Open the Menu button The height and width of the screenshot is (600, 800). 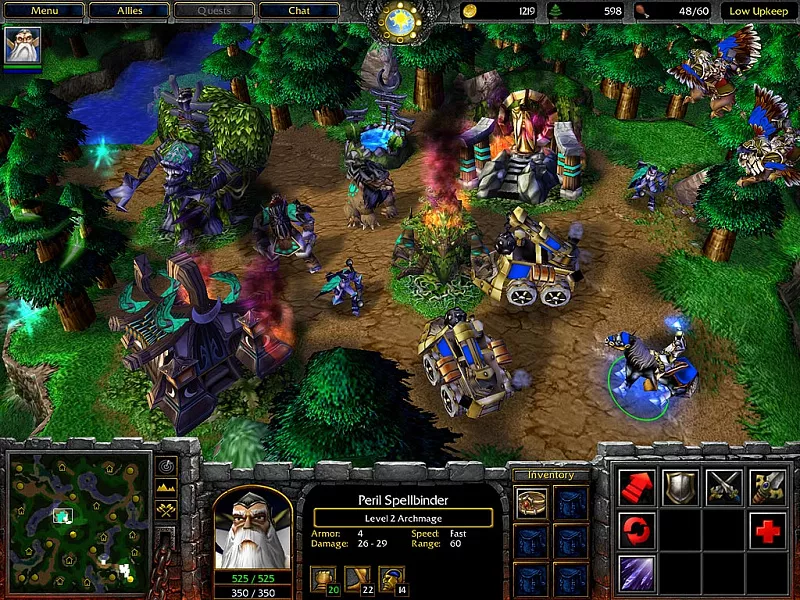point(43,11)
